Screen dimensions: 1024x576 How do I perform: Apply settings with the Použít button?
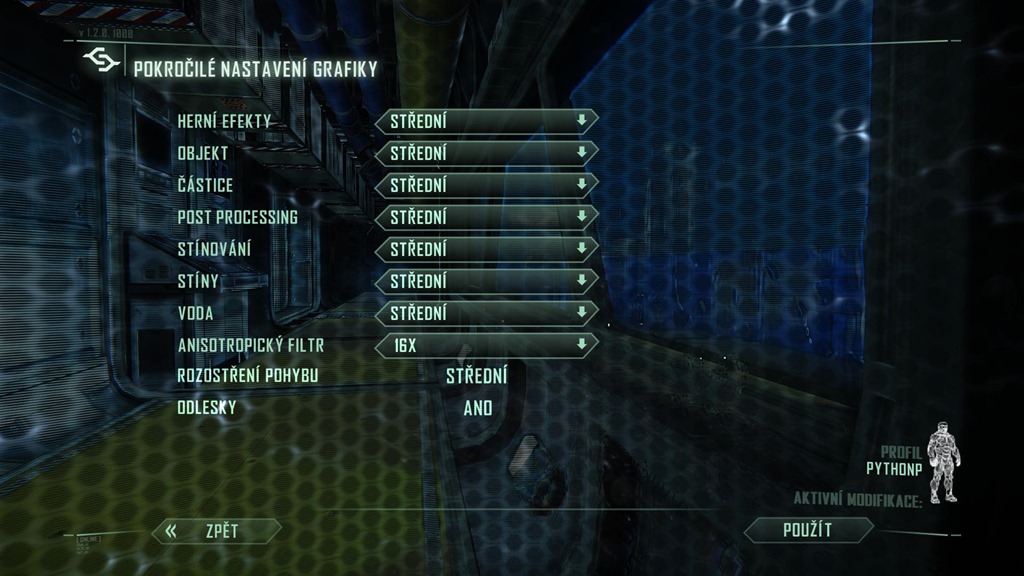point(808,530)
